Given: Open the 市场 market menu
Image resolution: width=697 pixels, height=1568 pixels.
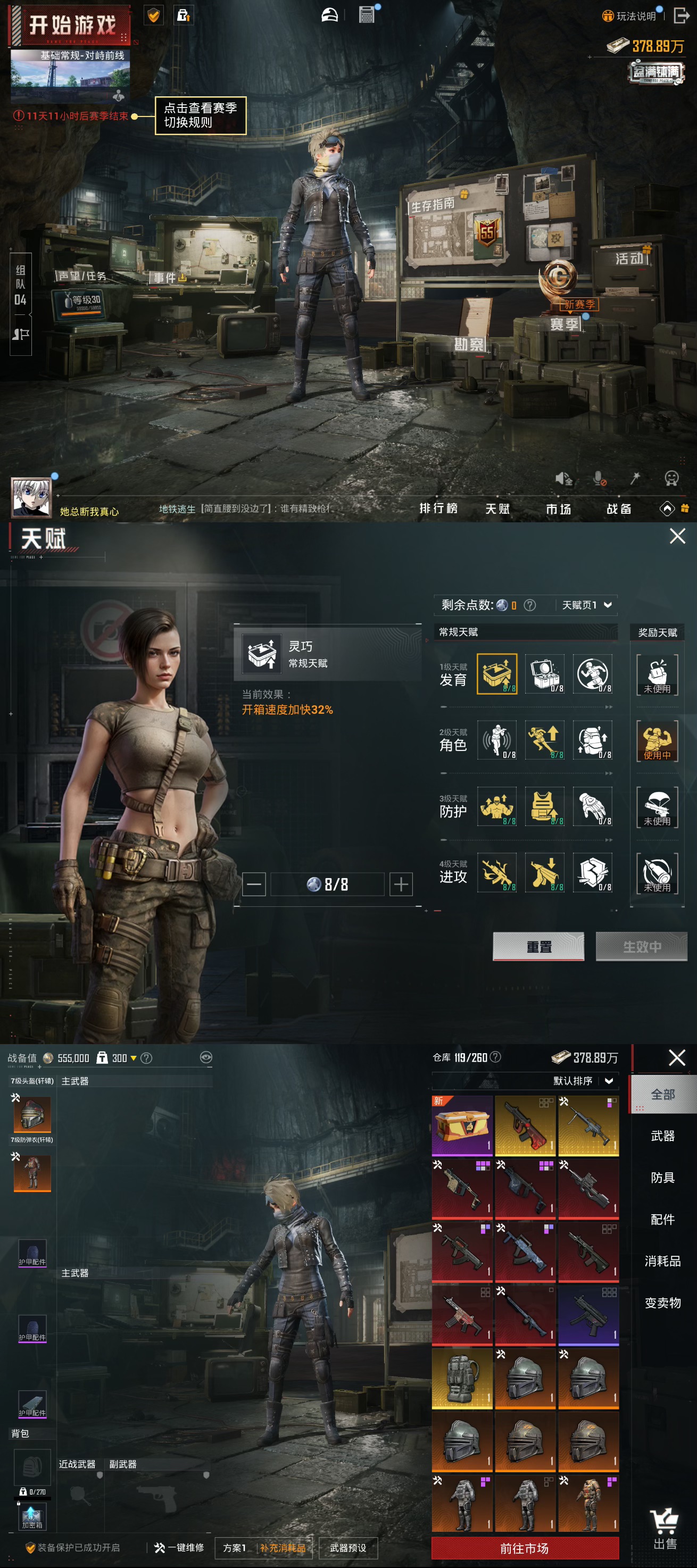Looking at the screenshot, I should coord(558,509).
